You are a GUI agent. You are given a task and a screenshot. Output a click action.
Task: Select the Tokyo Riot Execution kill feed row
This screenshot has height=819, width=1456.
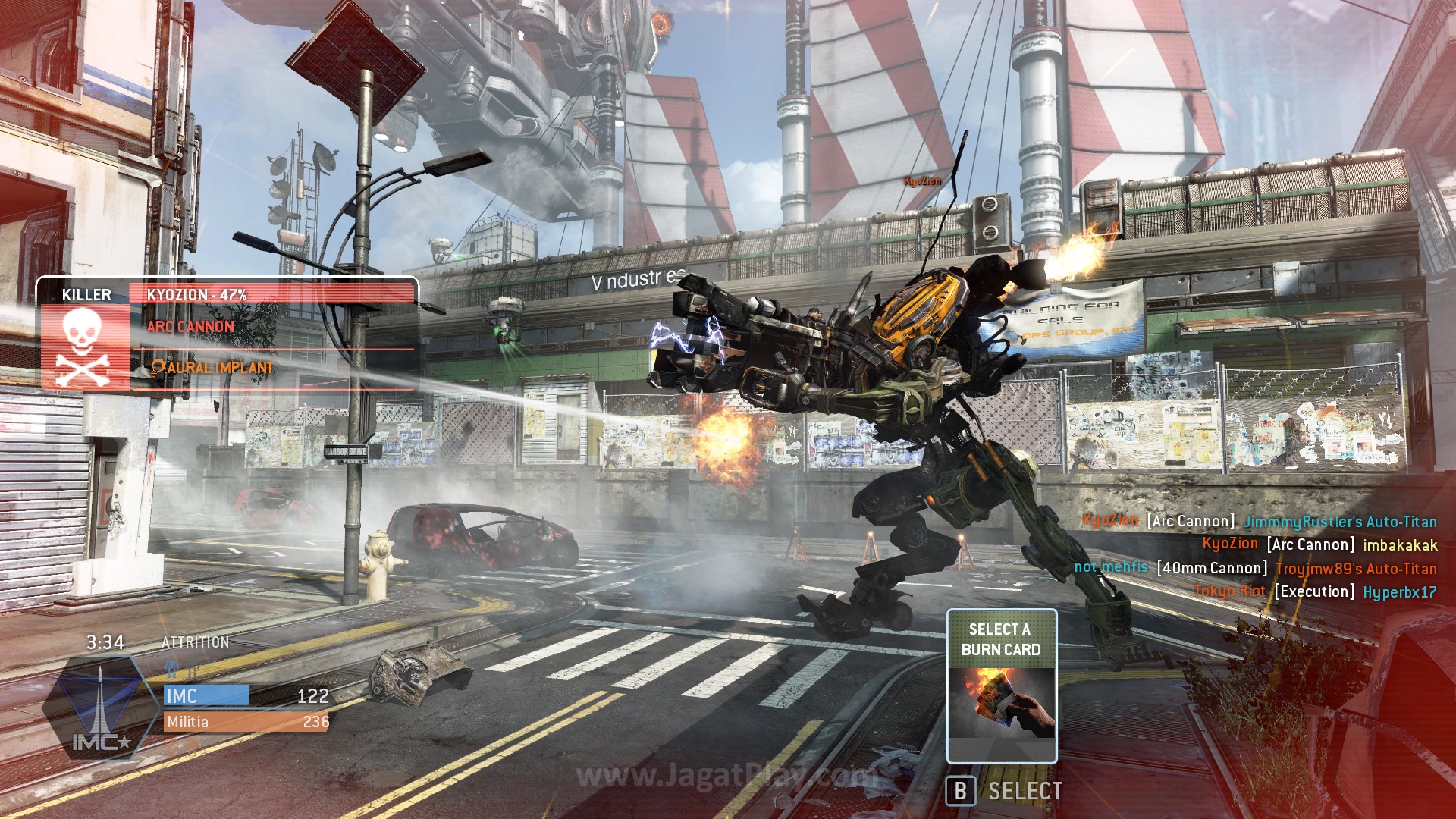pos(1314,591)
